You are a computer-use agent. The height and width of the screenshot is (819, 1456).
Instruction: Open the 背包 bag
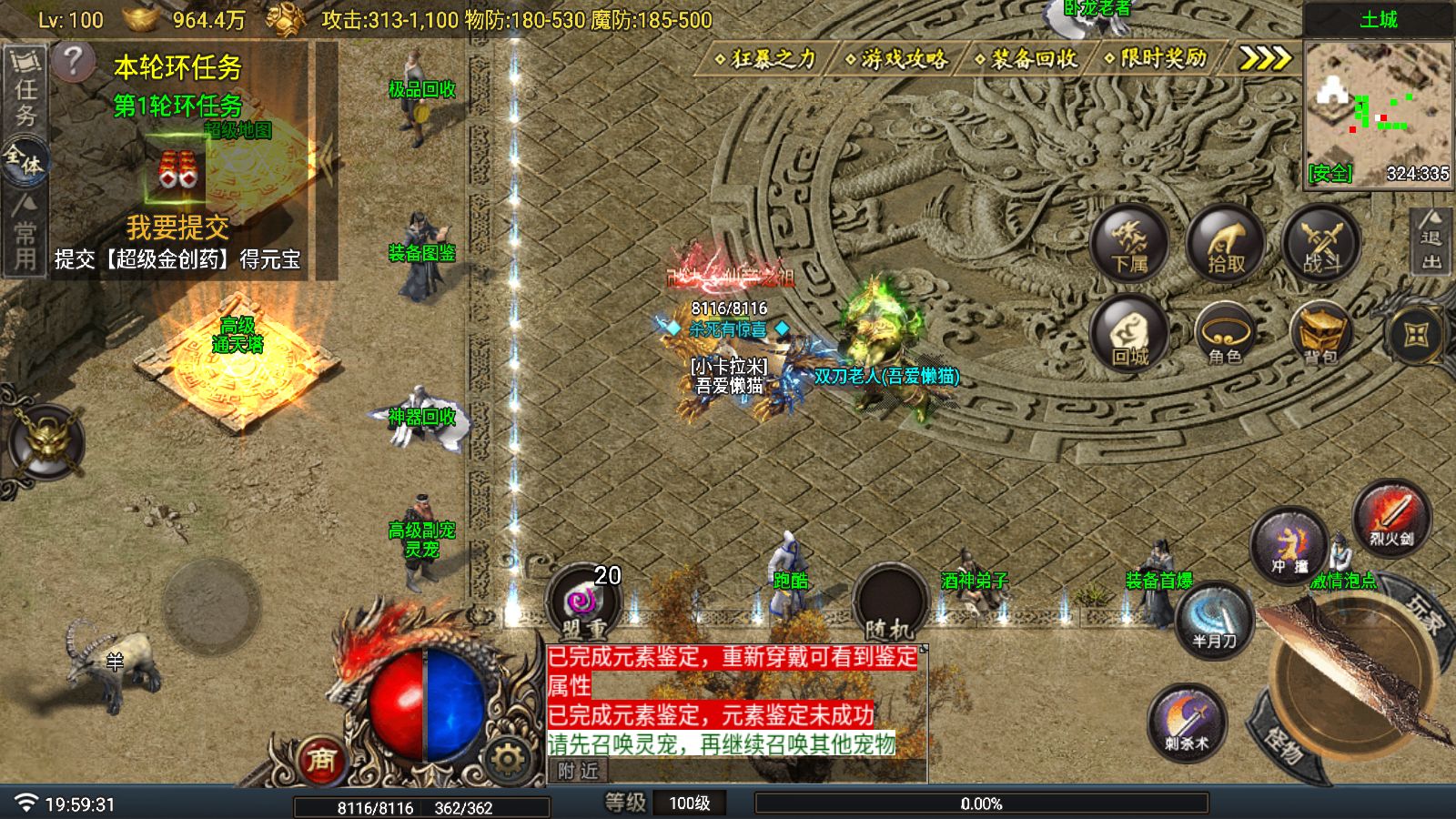tap(1320, 335)
